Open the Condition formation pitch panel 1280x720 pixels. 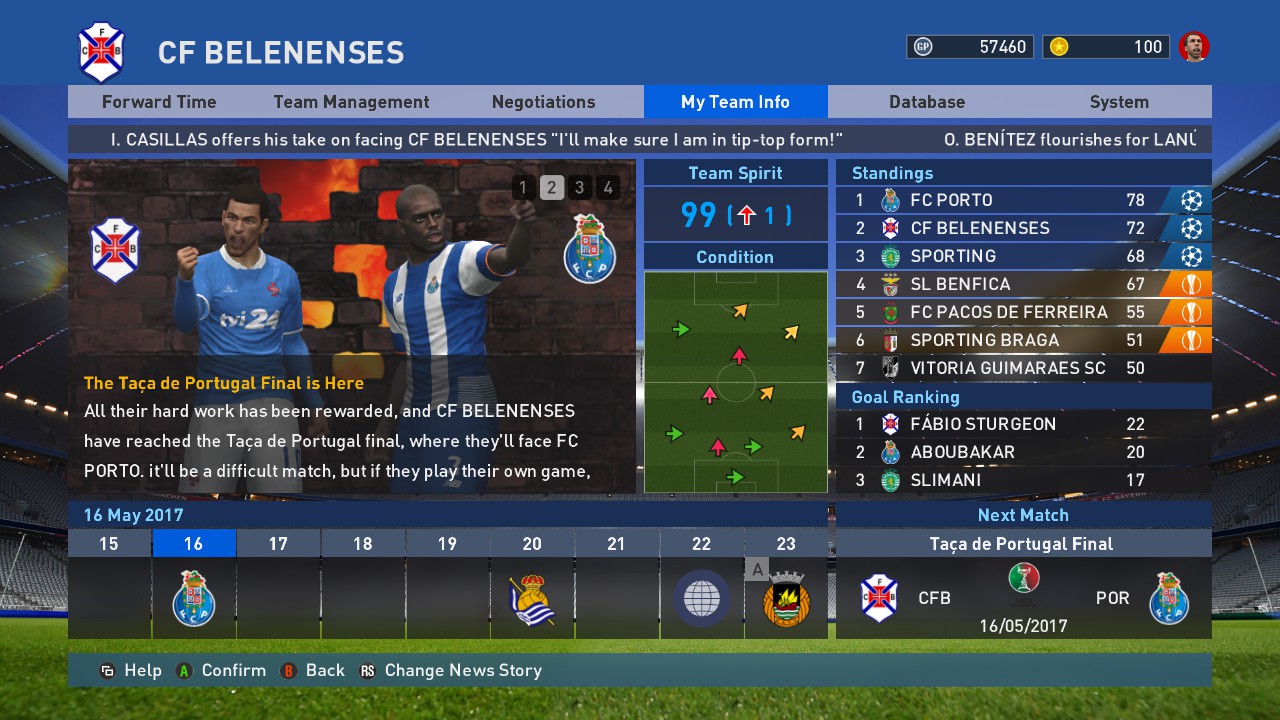point(735,381)
